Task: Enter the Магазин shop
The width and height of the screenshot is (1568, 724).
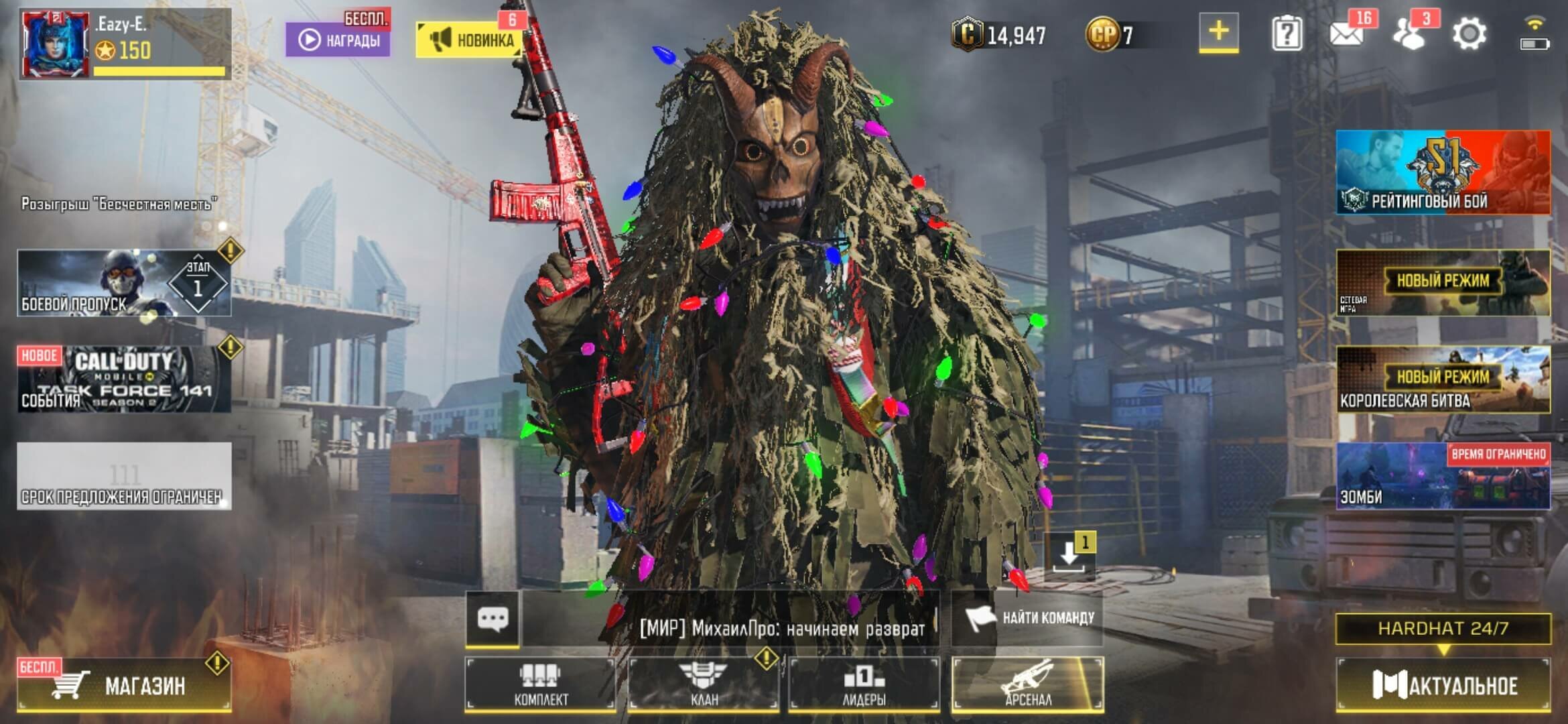Action: pos(124,684)
